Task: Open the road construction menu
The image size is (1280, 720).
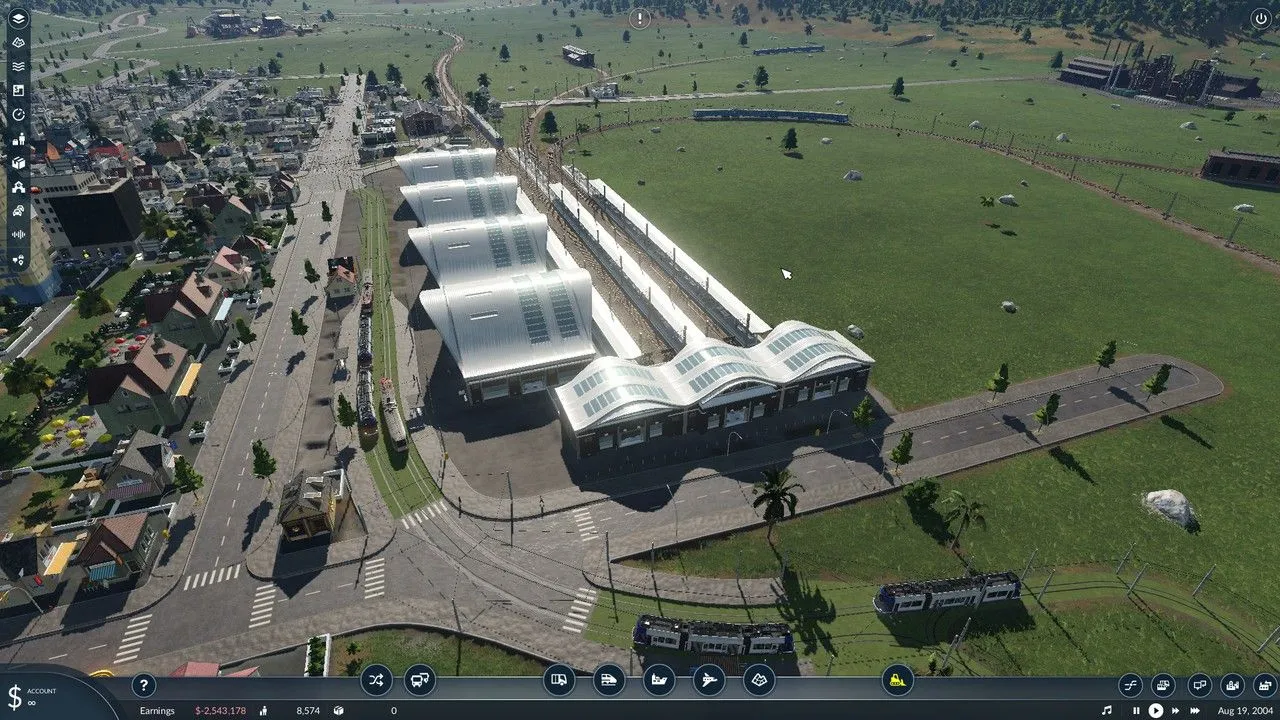Action: tap(560, 681)
